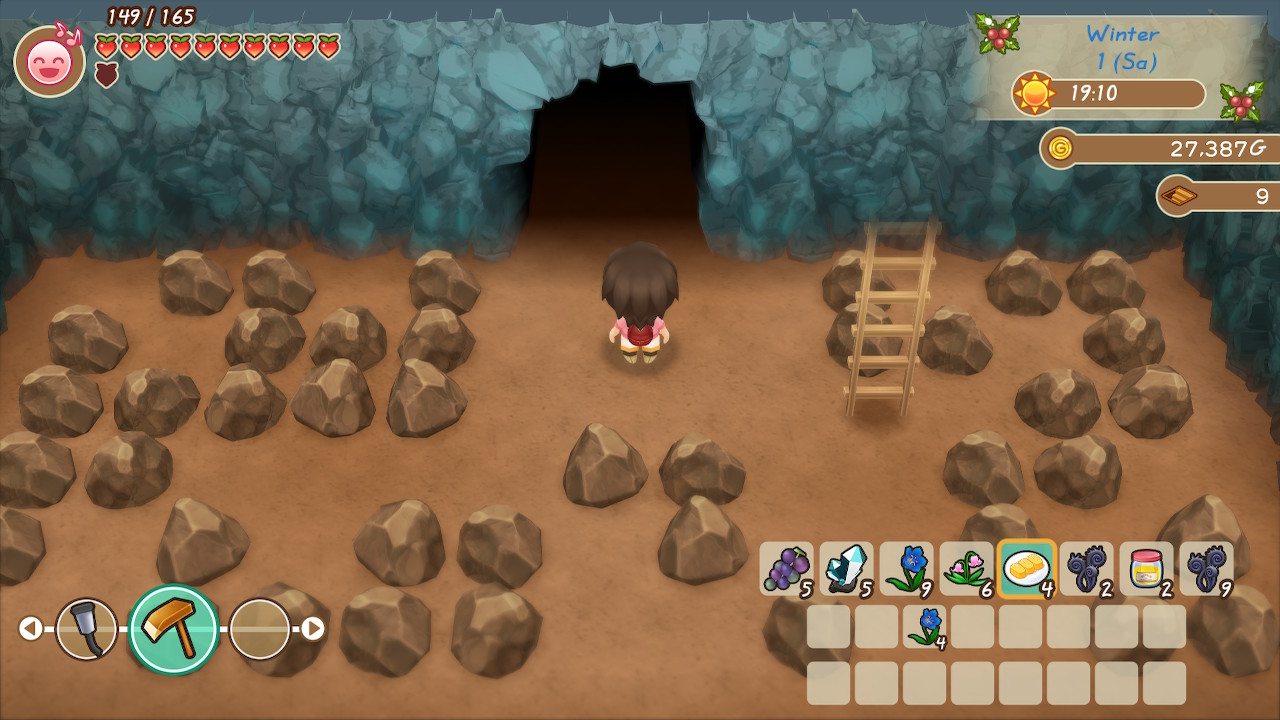Select the highlighted yellow food dish slot
This screenshot has width=1280, height=720.
(x=1026, y=569)
